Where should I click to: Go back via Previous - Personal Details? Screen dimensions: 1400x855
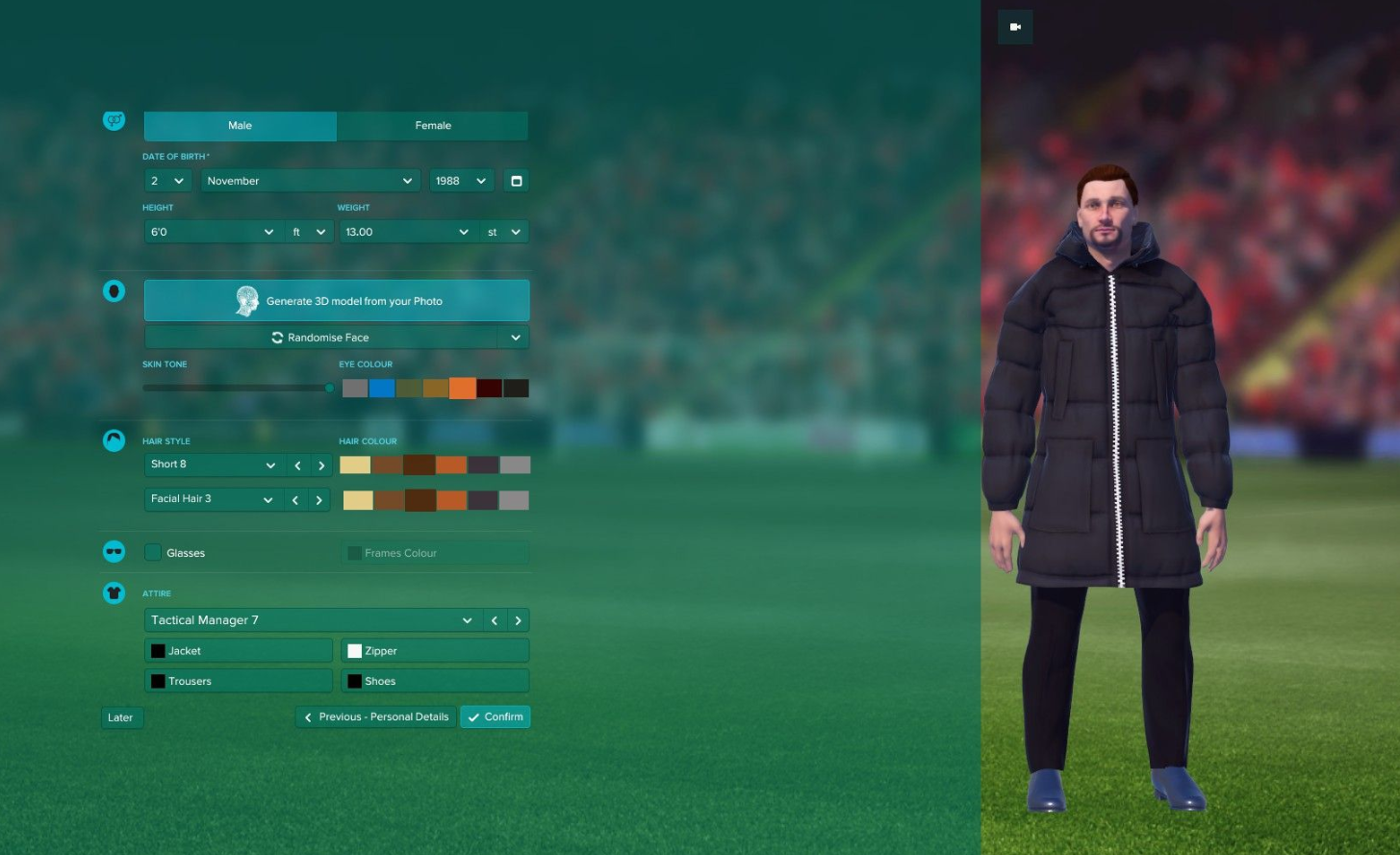[x=375, y=717]
